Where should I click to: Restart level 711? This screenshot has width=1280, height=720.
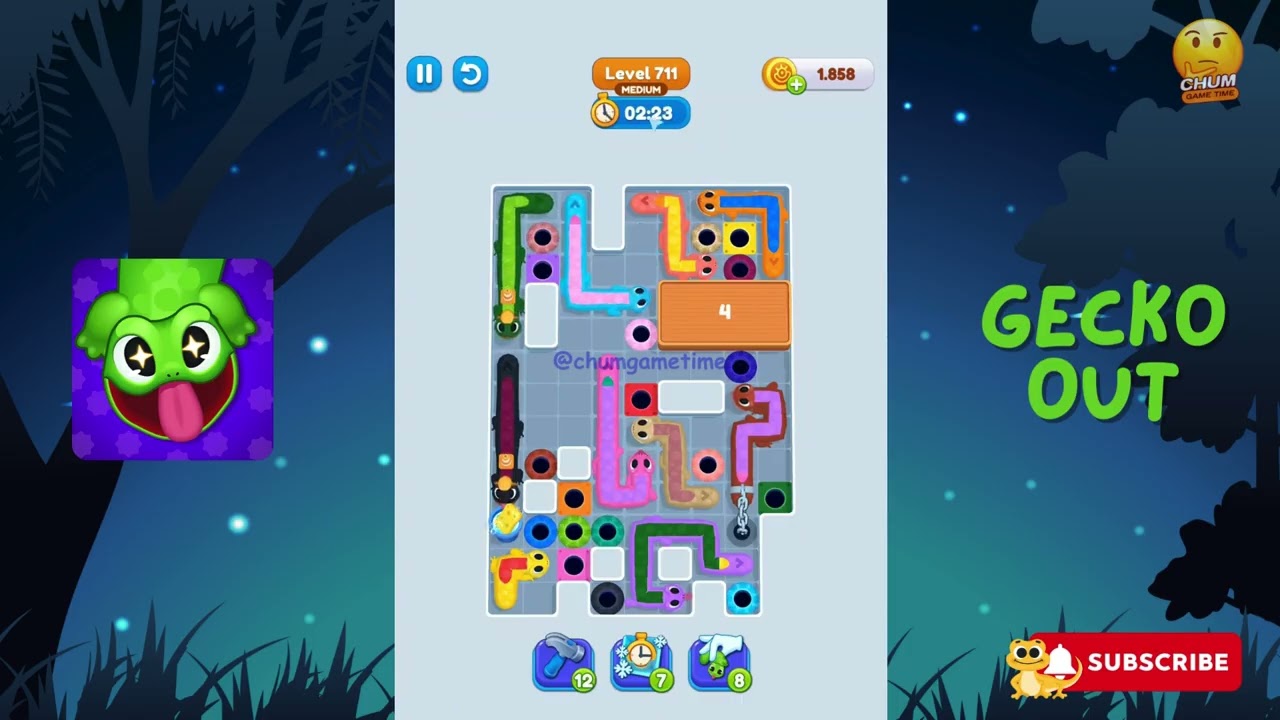470,74
